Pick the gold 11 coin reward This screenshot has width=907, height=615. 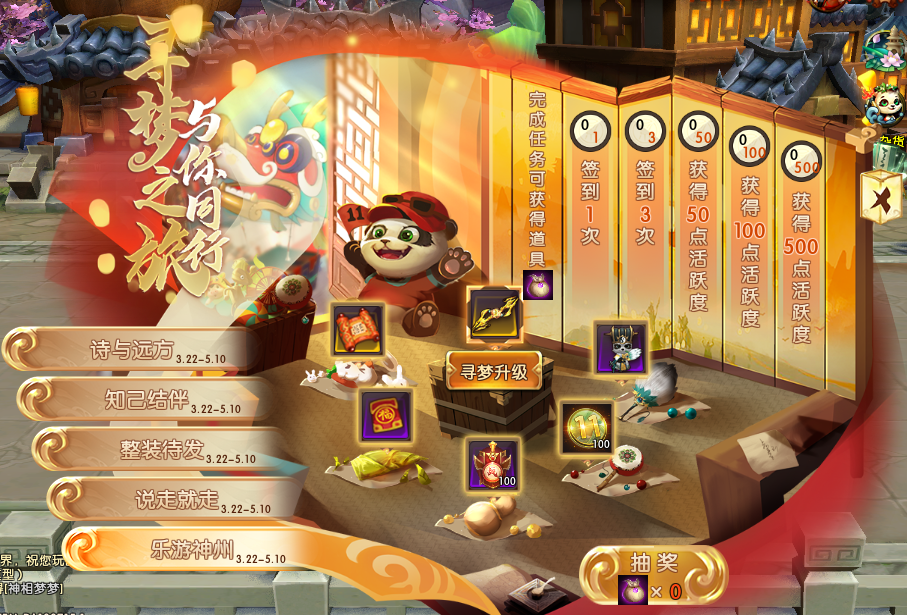click(x=587, y=427)
